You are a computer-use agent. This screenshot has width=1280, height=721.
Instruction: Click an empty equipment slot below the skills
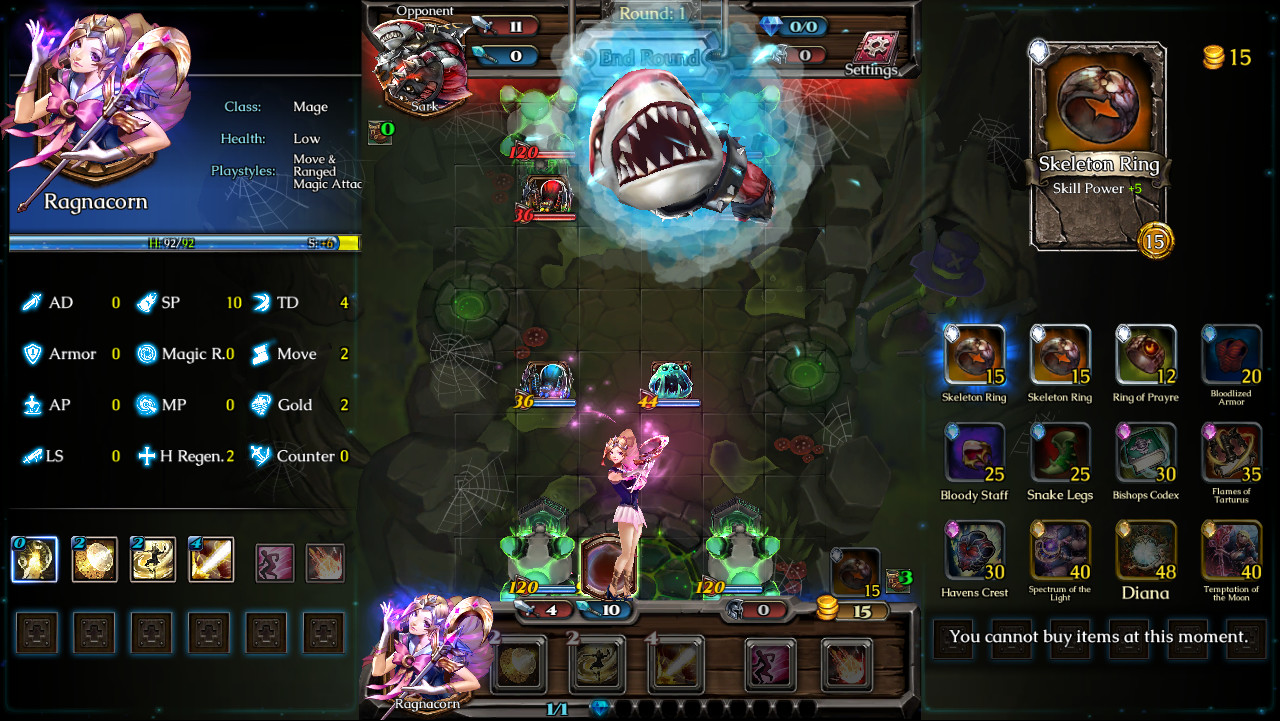pyautogui.click(x=36, y=632)
